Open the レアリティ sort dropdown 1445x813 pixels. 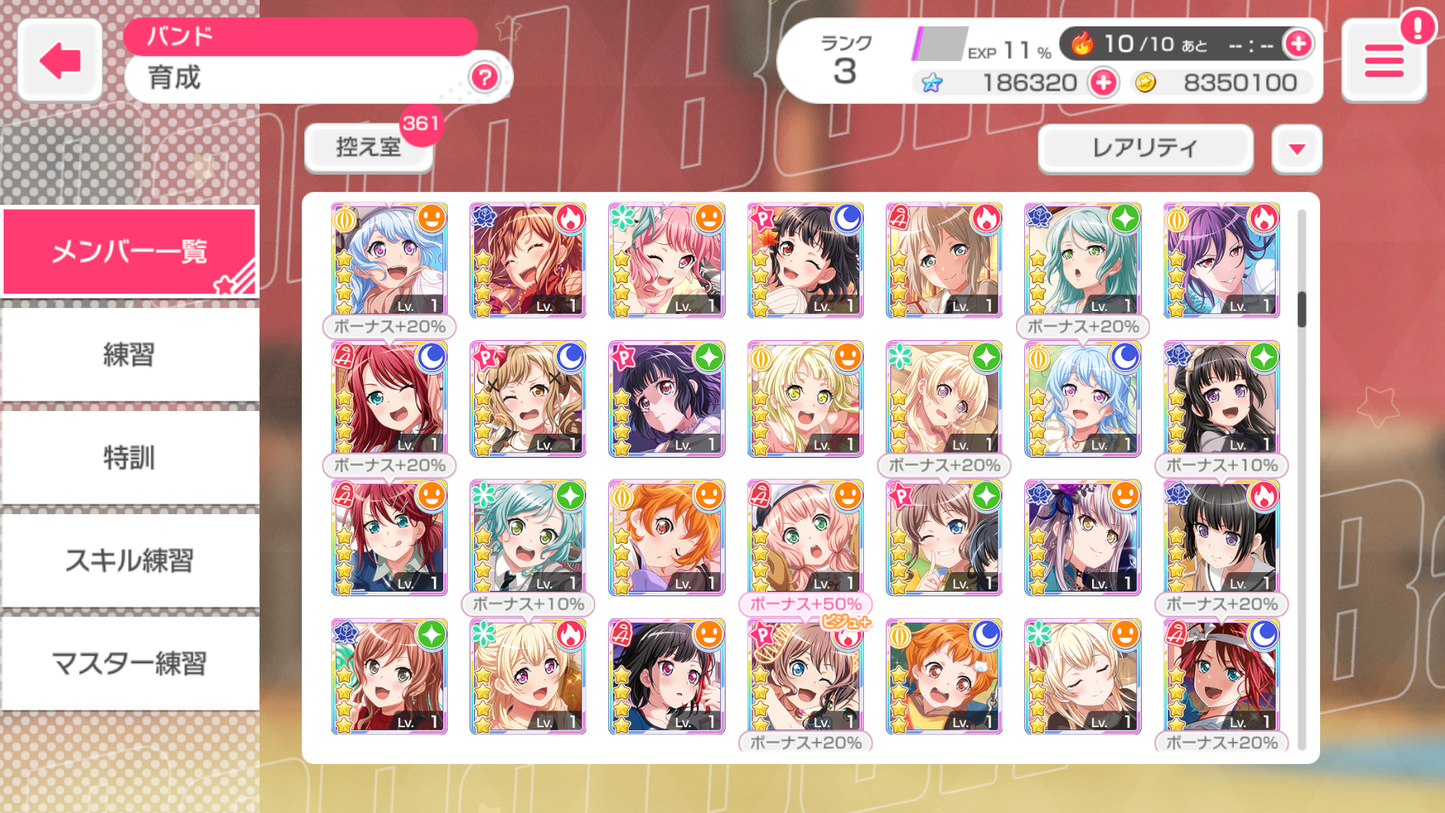point(1144,148)
